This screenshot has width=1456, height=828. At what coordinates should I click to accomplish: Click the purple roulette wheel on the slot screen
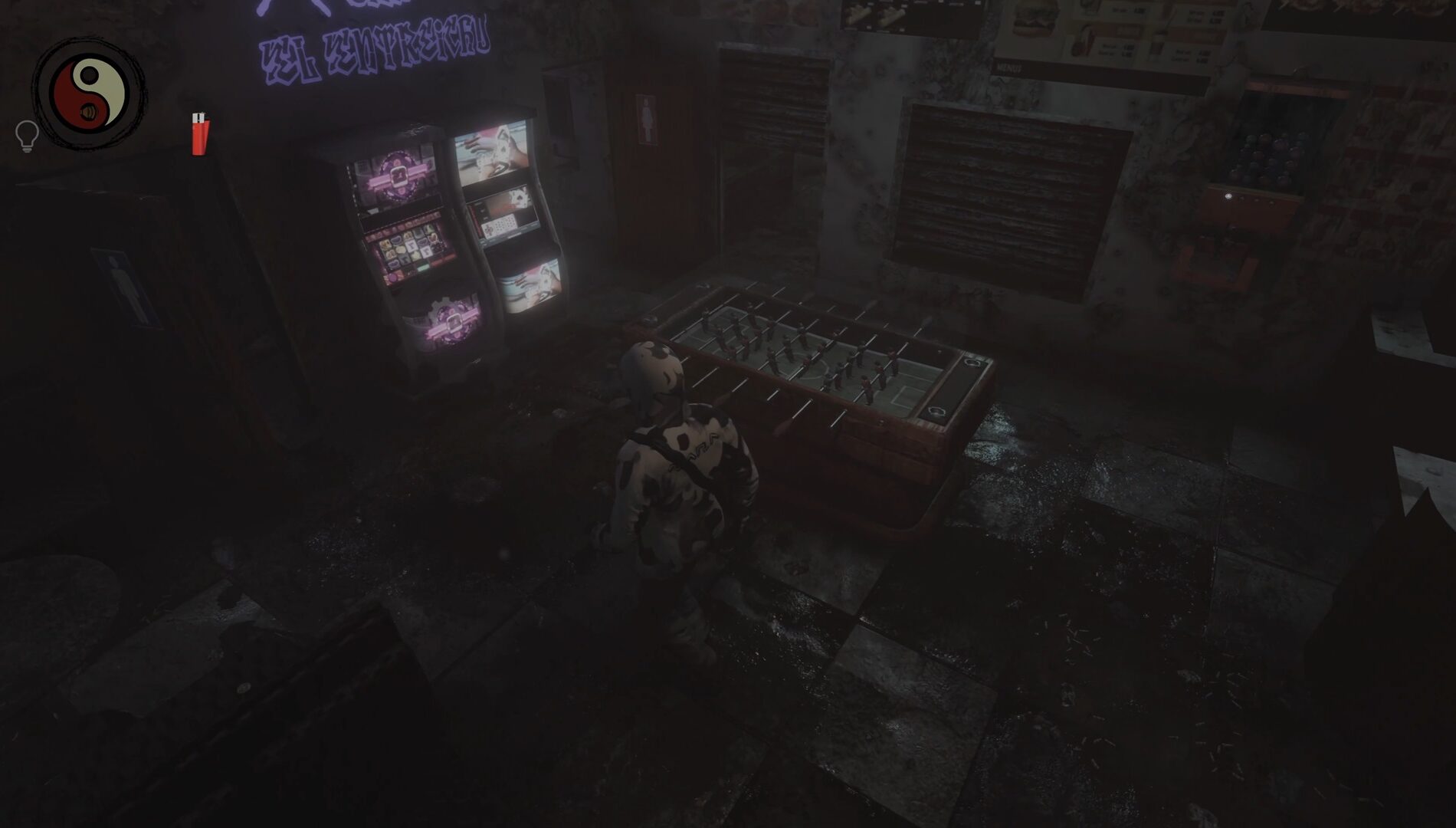(x=398, y=176)
